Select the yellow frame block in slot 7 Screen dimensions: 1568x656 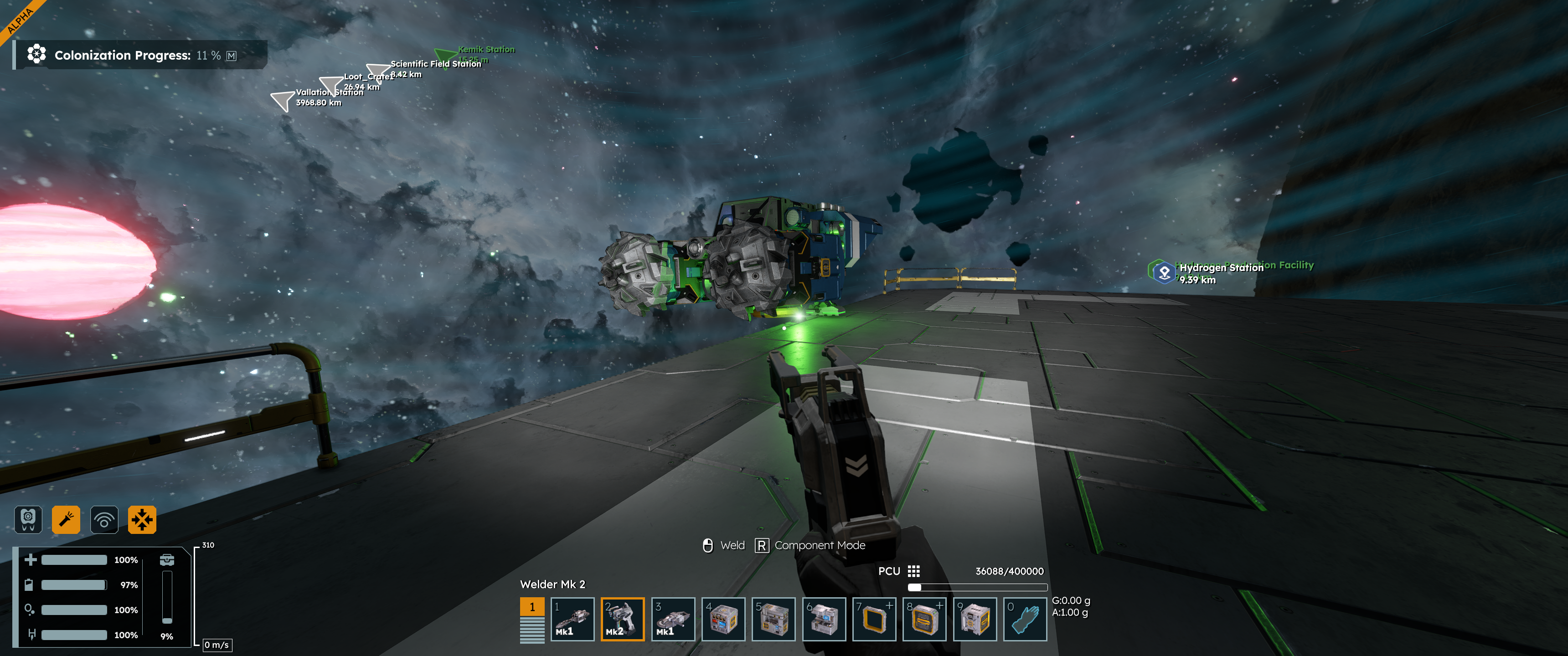tap(874, 619)
